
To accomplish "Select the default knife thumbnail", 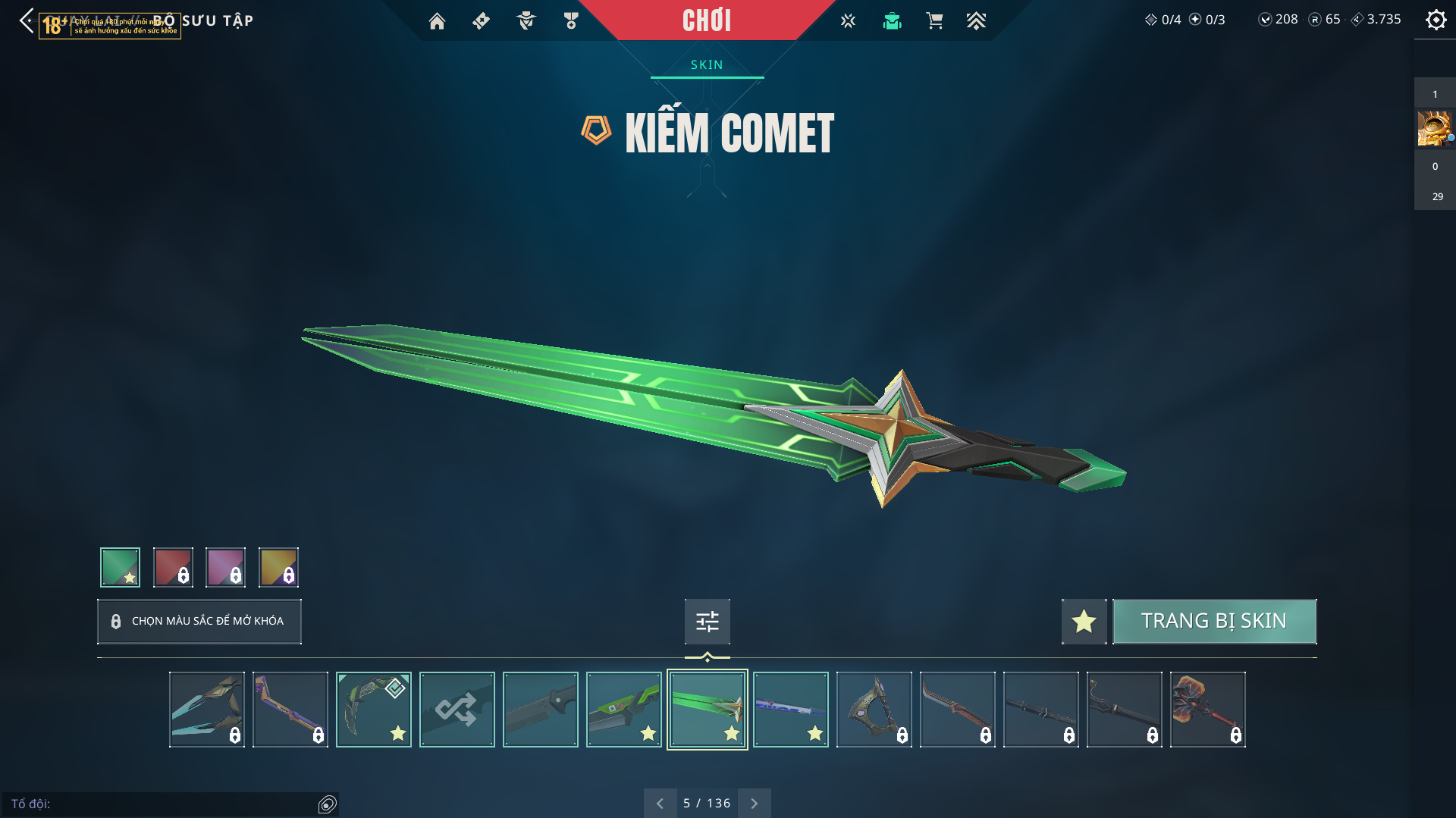I will point(540,710).
